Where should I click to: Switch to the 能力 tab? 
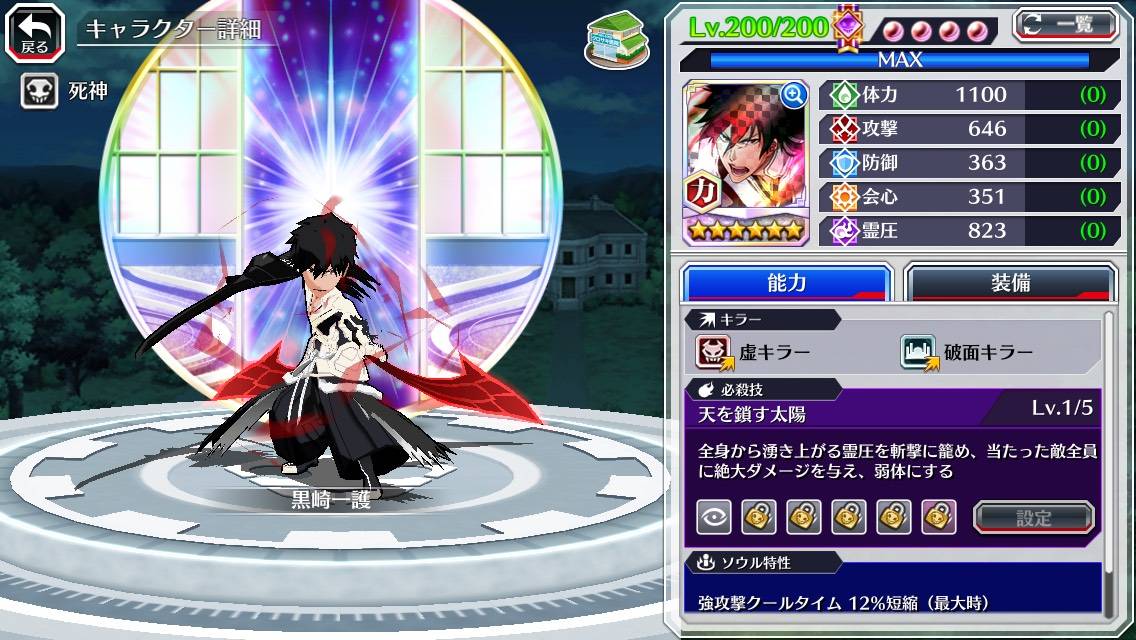[787, 283]
